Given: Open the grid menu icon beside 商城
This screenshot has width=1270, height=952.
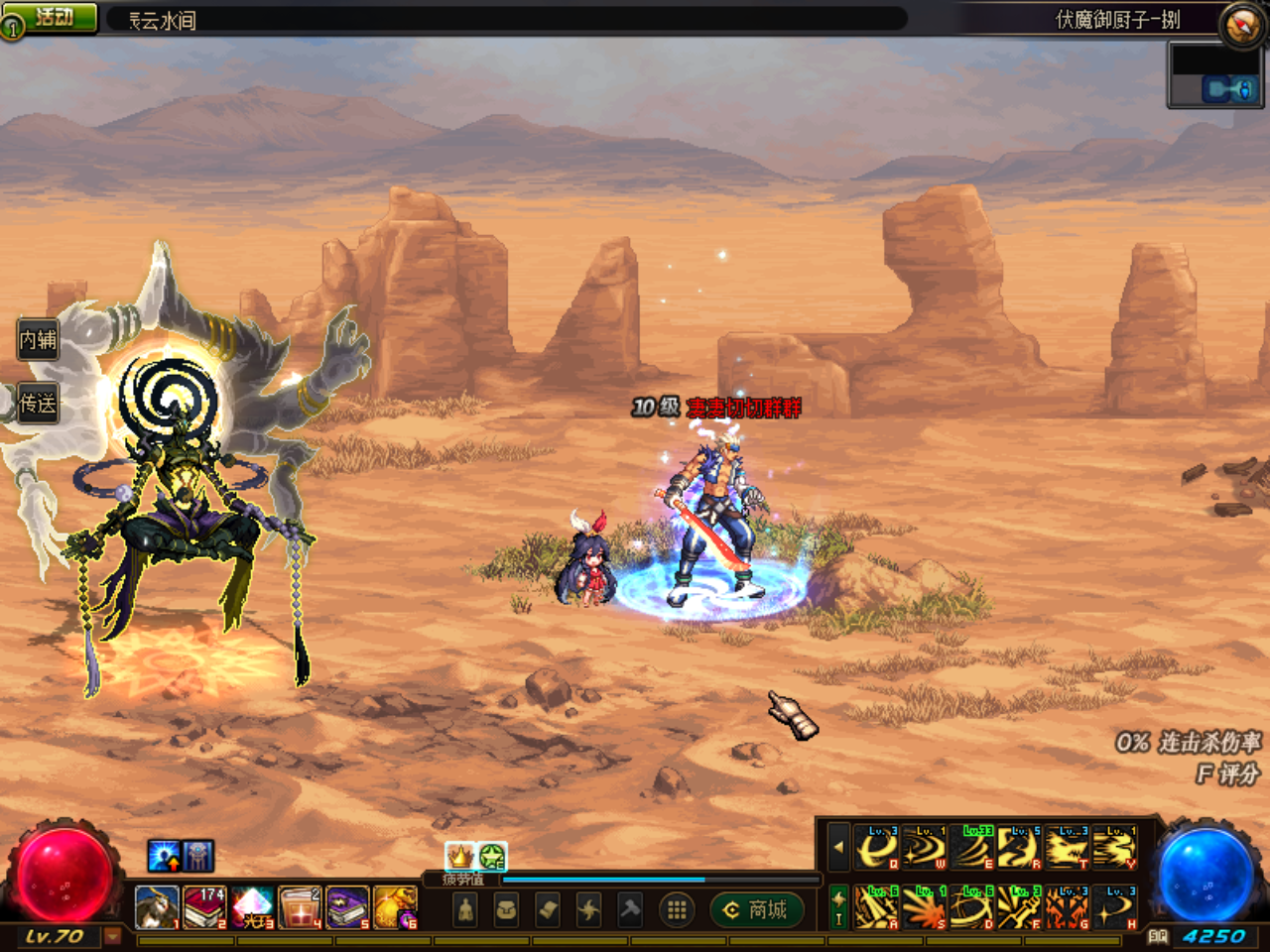Looking at the screenshot, I should [x=677, y=909].
